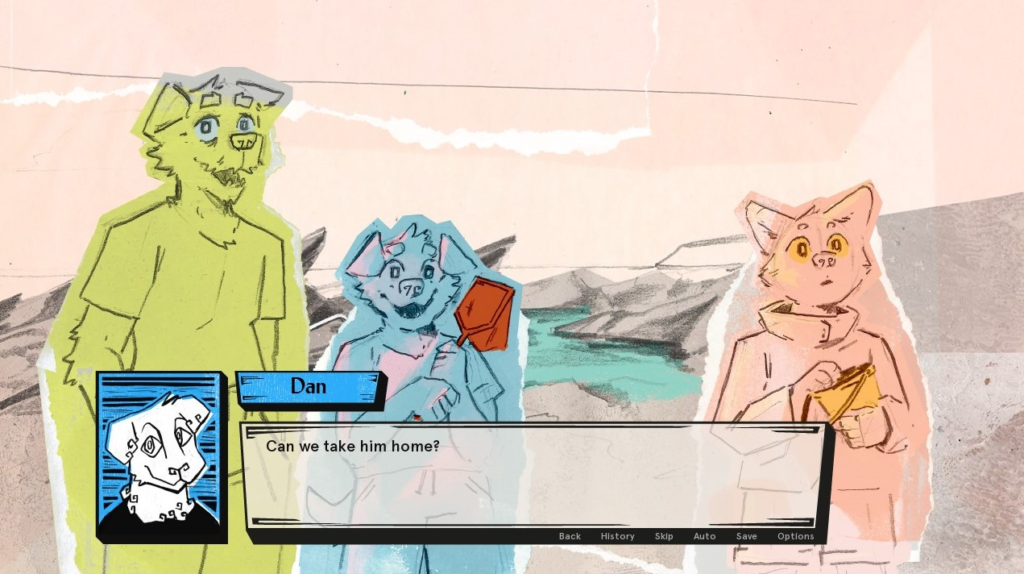Viewport: 1024px width, 574px height.
Task: Toggle Auto-advance mode
Action: coord(704,537)
